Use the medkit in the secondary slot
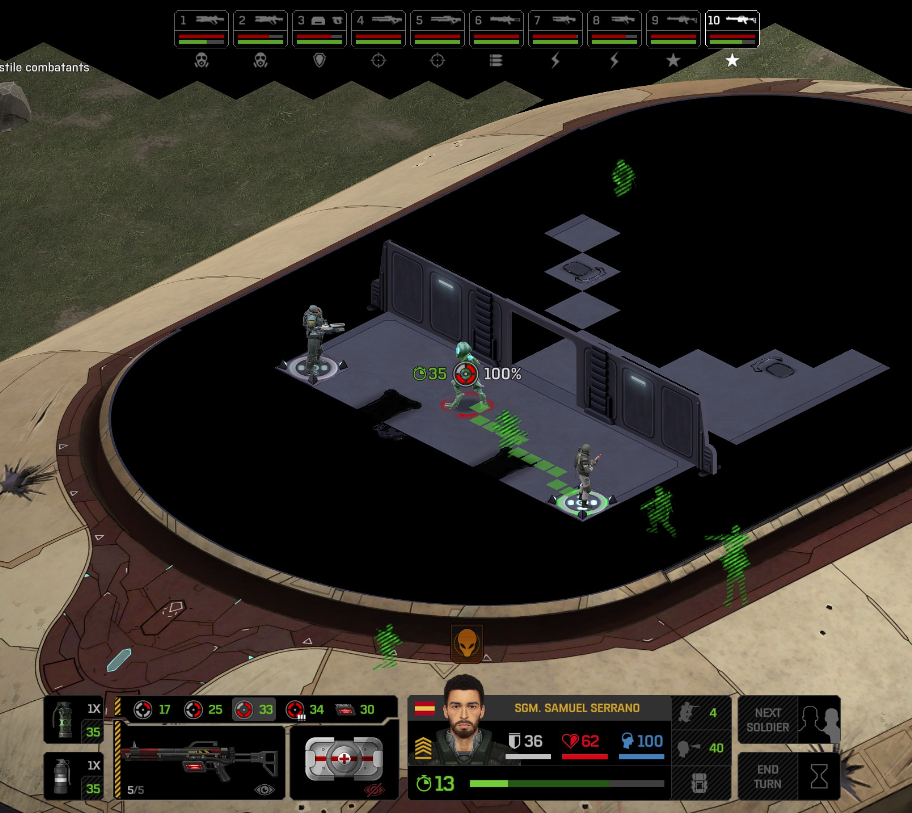The width and height of the screenshot is (912, 813). tap(343, 760)
